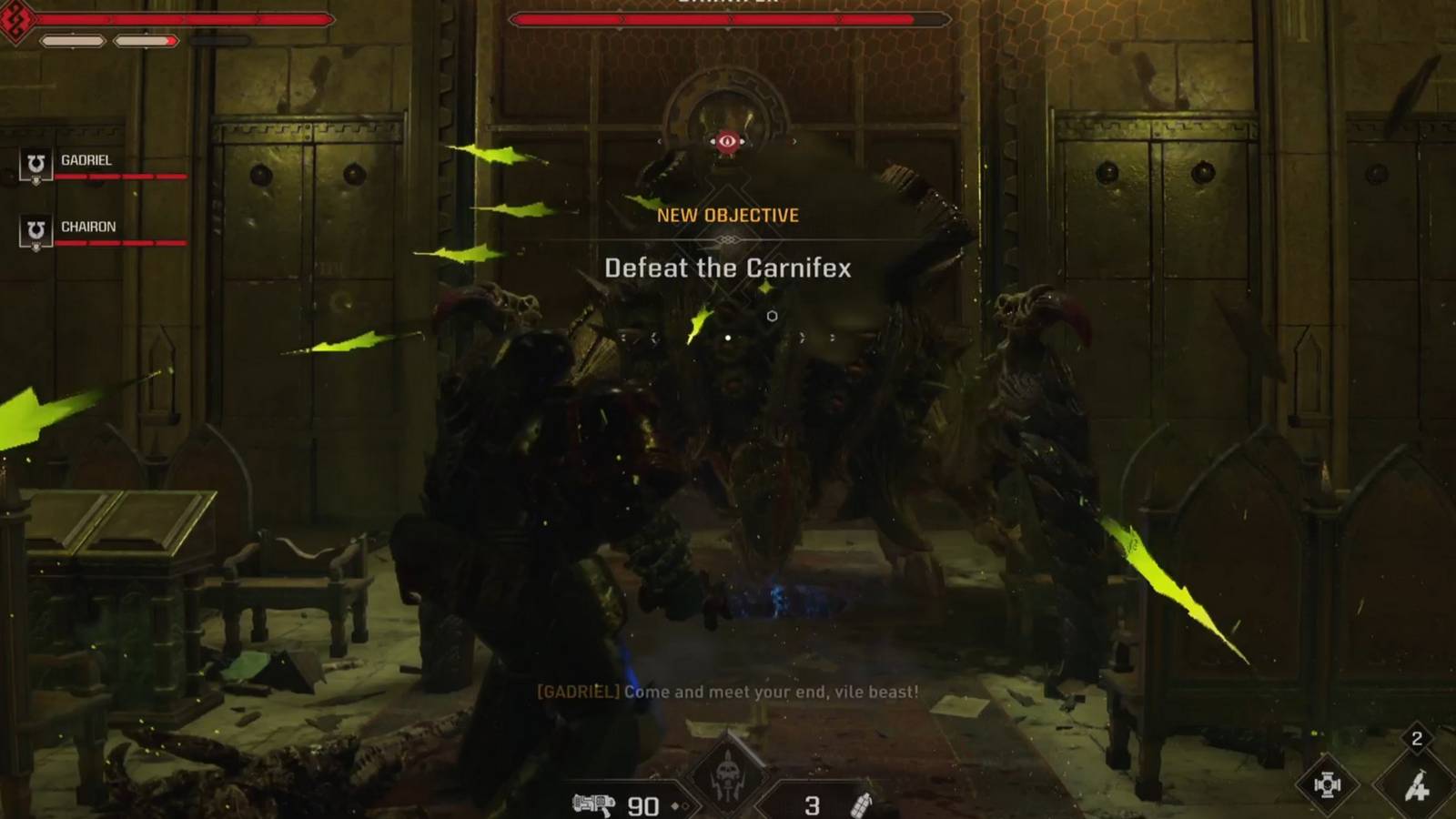Select the bolt pistol ammo icon
Screen dimensions: 1456x819
[595, 804]
